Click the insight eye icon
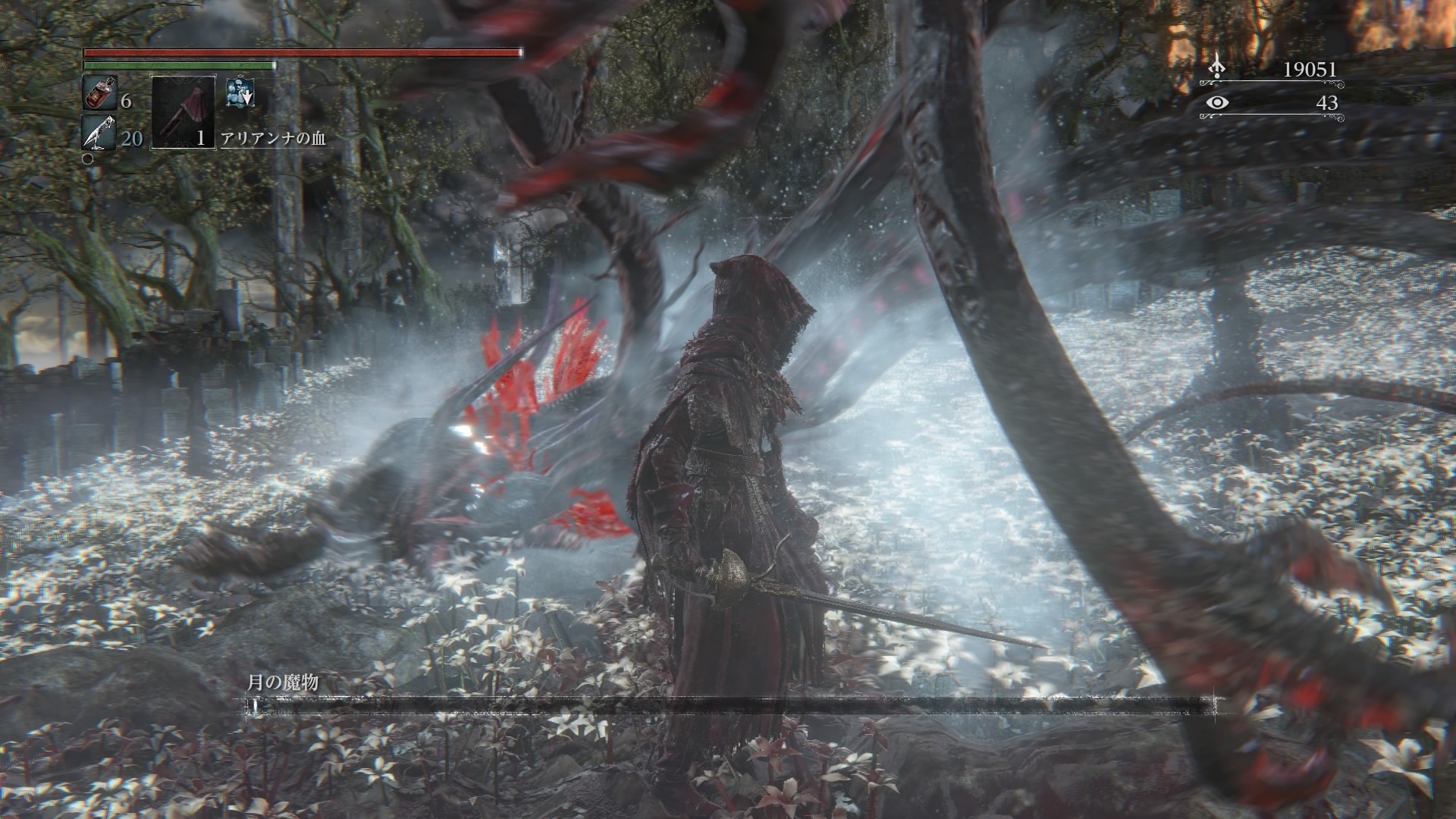The image size is (1456, 819). 1217,103
